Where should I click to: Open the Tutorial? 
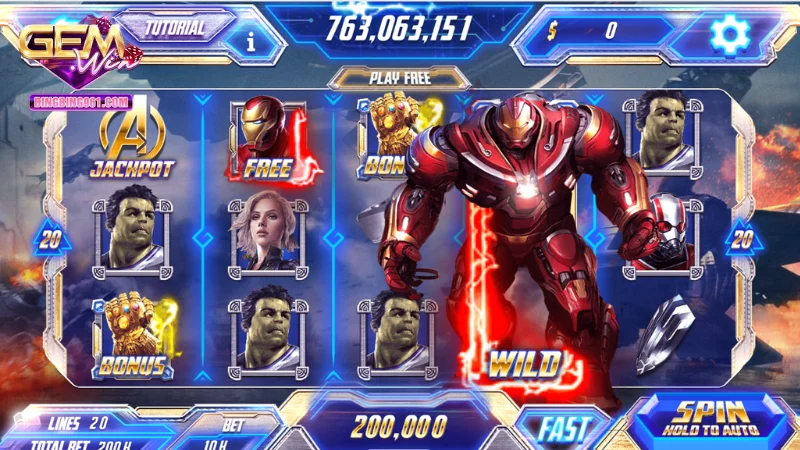pyautogui.click(x=174, y=27)
